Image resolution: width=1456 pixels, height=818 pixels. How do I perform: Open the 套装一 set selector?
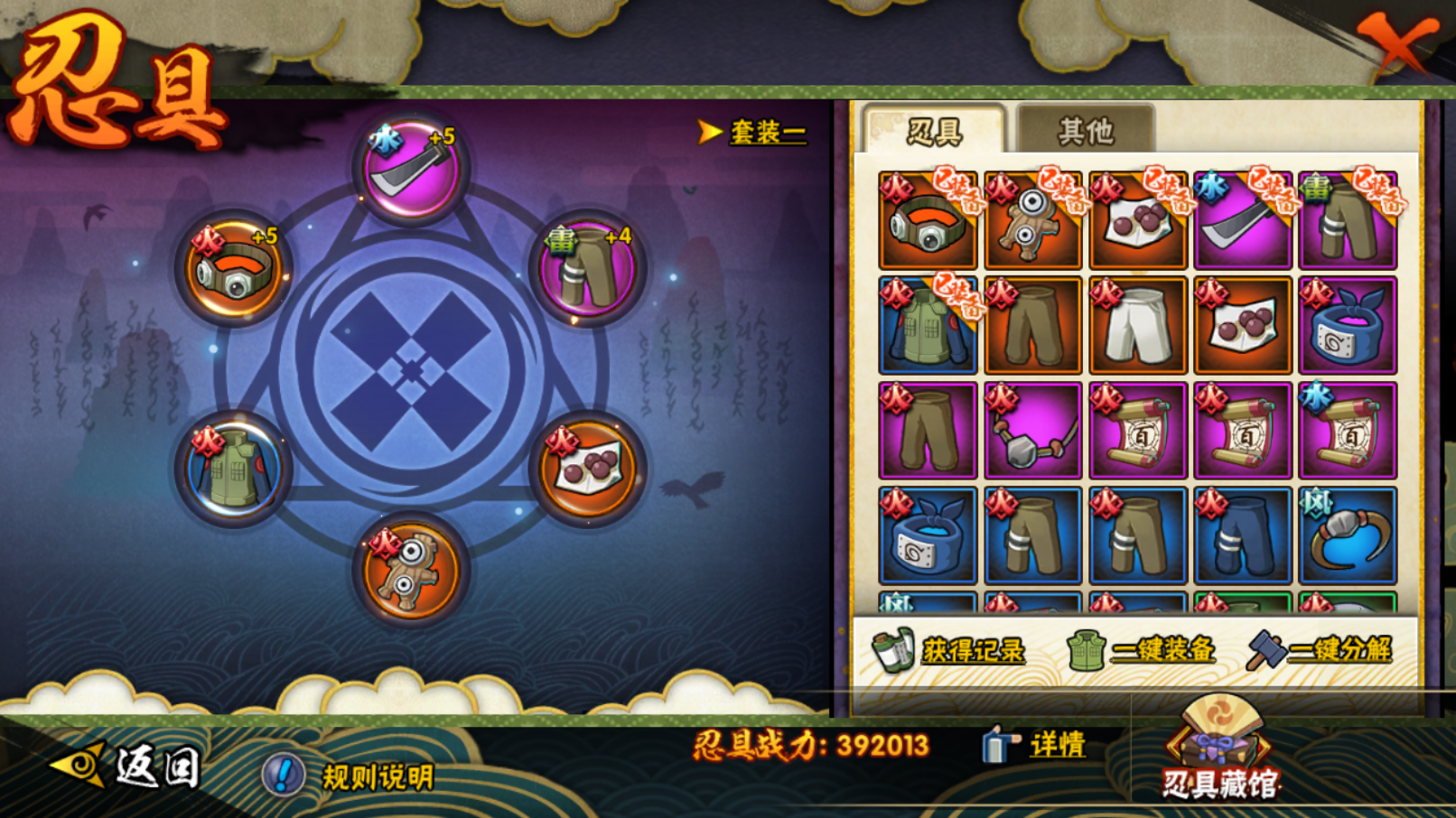tap(753, 133)
